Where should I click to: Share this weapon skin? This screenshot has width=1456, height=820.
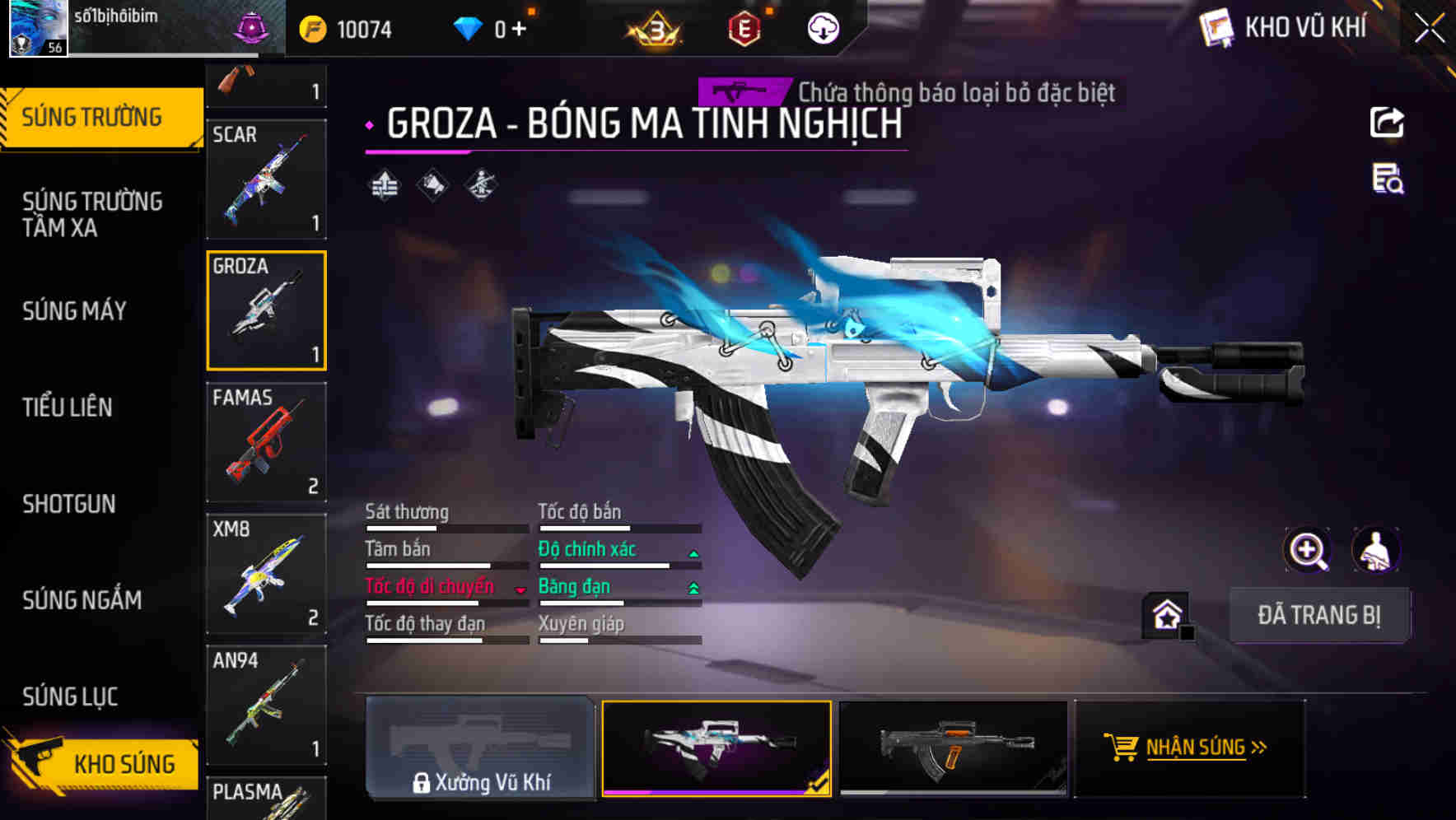click(x=1387, y=123)
